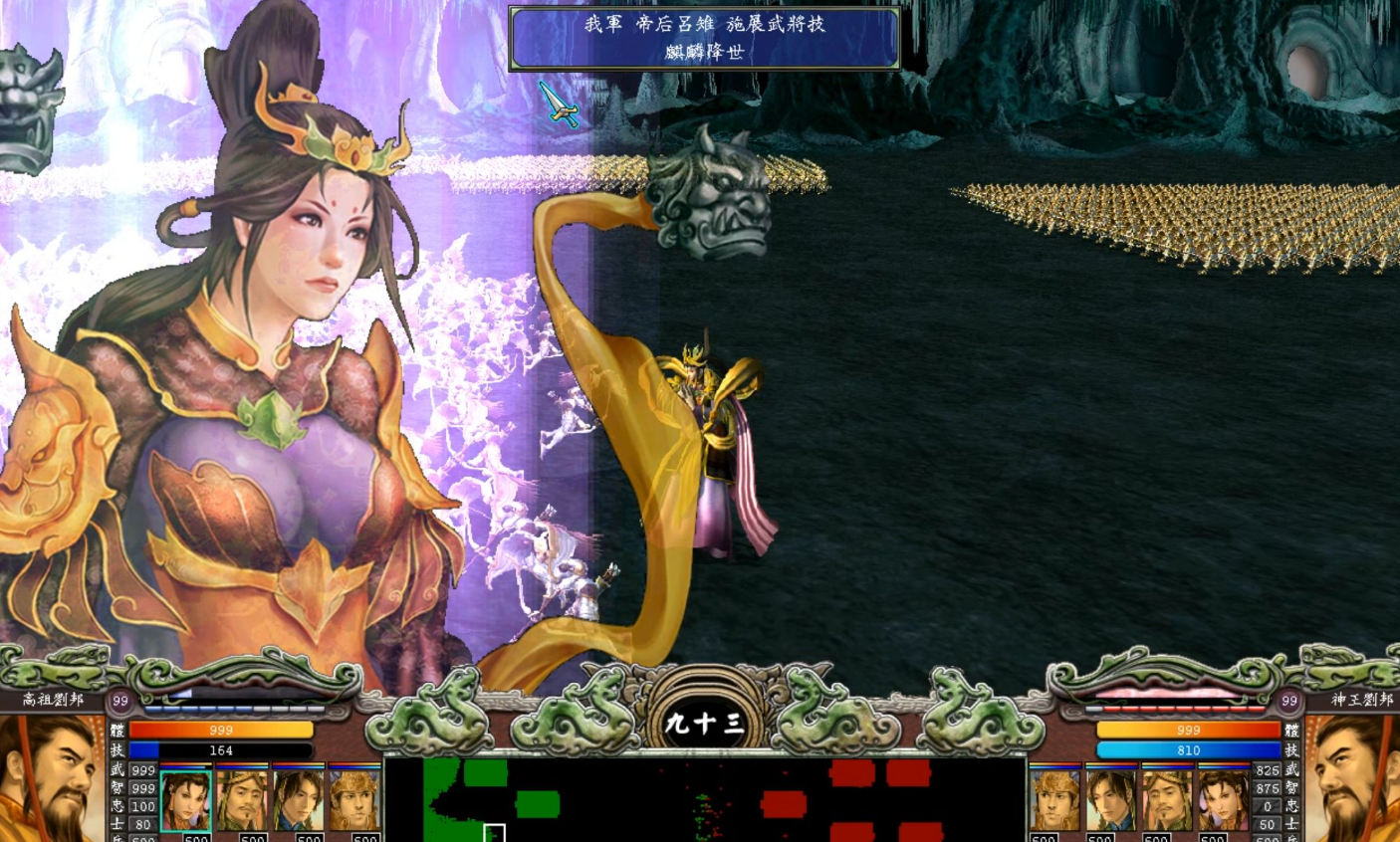Image resolution: width=1400 pixels, height=842 pixels.
Task: Select the highlighted female officer beside 高祖劉邦
Action: [x=185, y=800]
